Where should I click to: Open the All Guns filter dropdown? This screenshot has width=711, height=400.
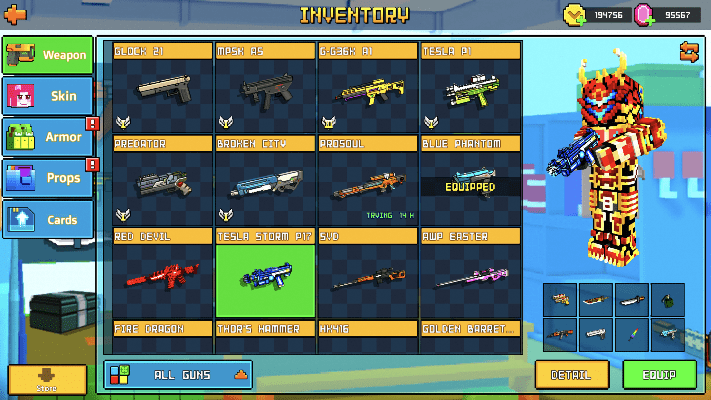178,374
